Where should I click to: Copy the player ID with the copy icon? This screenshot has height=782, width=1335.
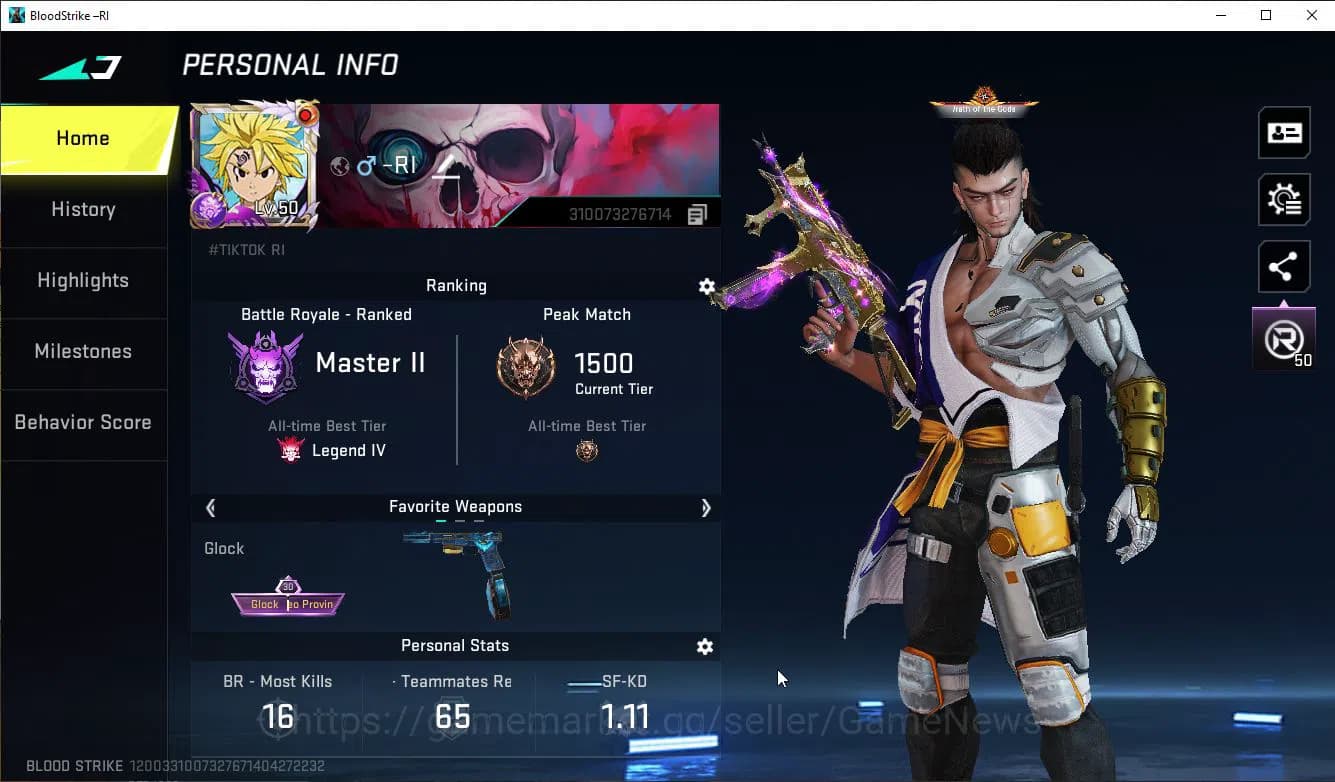(697, 213)
